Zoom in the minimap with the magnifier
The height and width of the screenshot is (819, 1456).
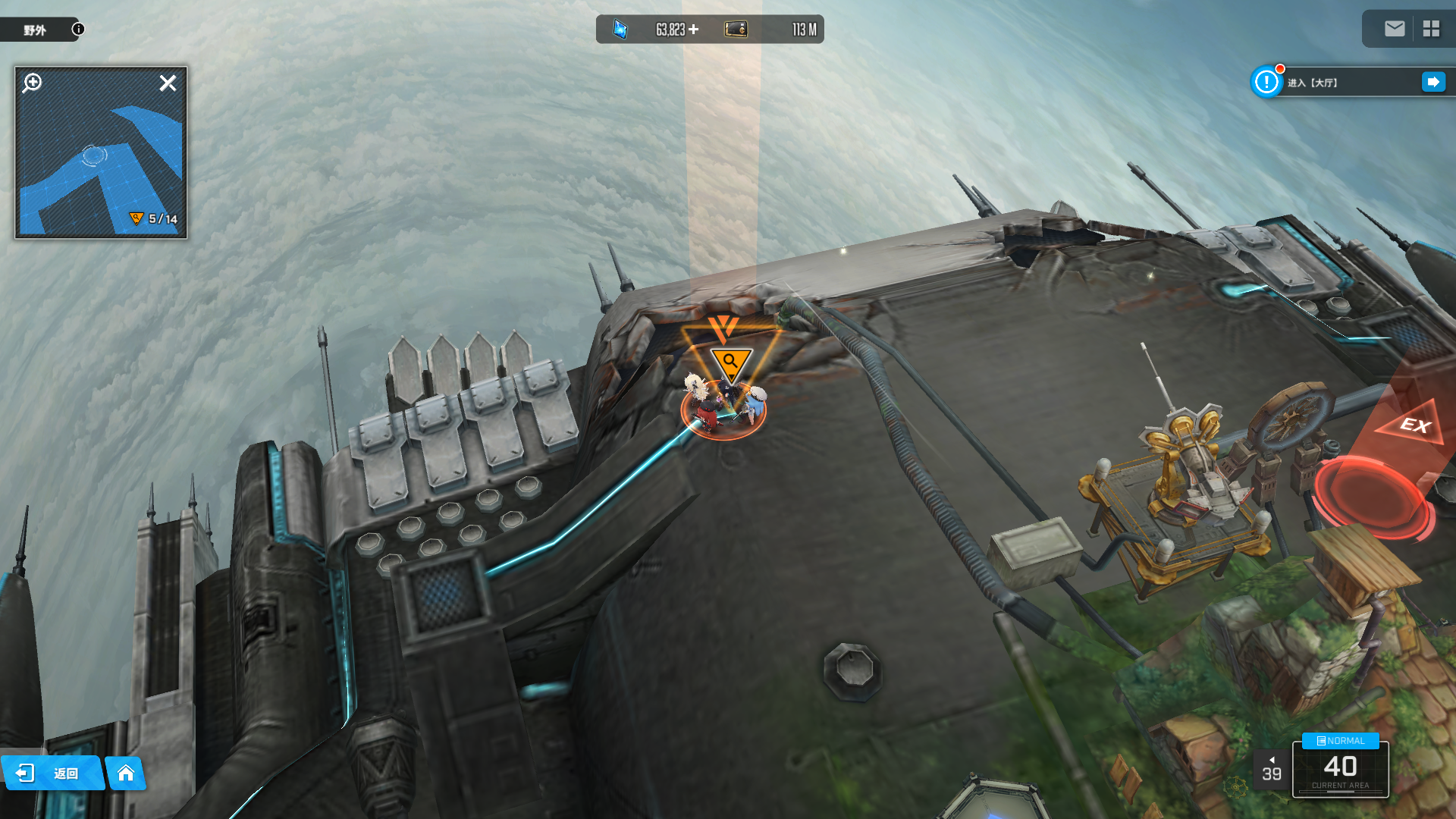pos(33,82)
